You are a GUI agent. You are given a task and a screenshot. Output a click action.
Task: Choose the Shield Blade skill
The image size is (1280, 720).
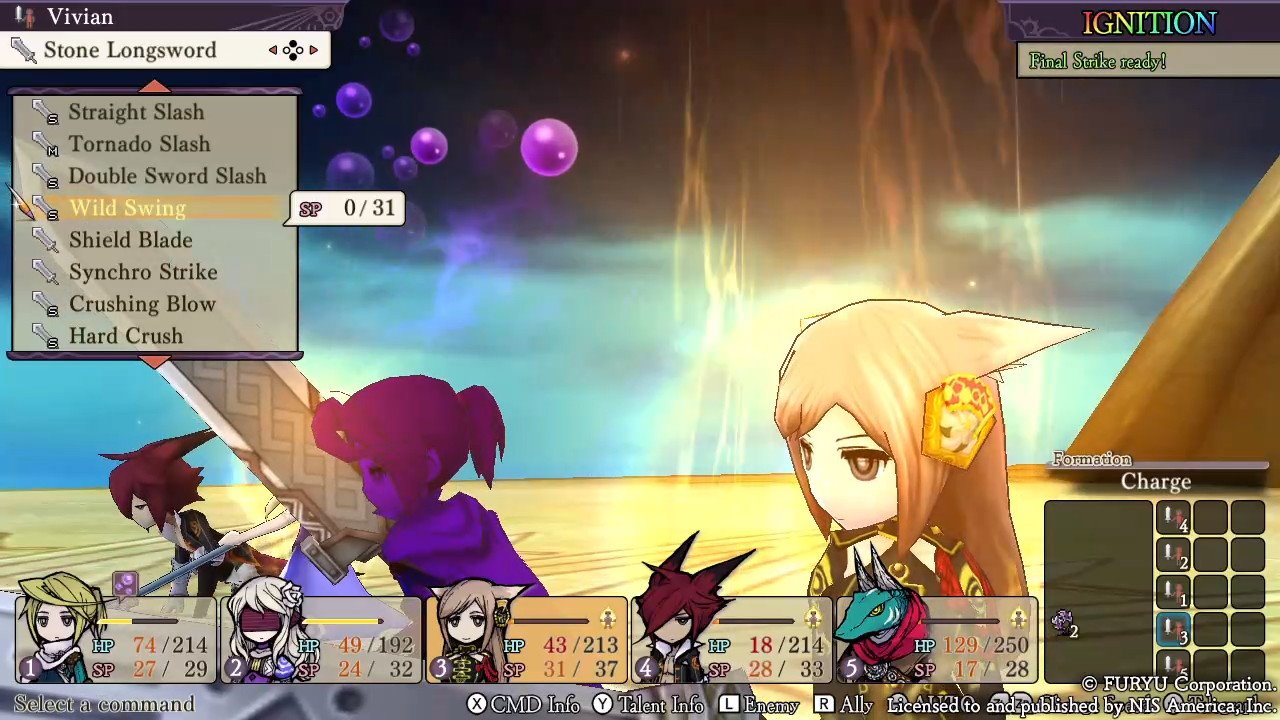130,240
